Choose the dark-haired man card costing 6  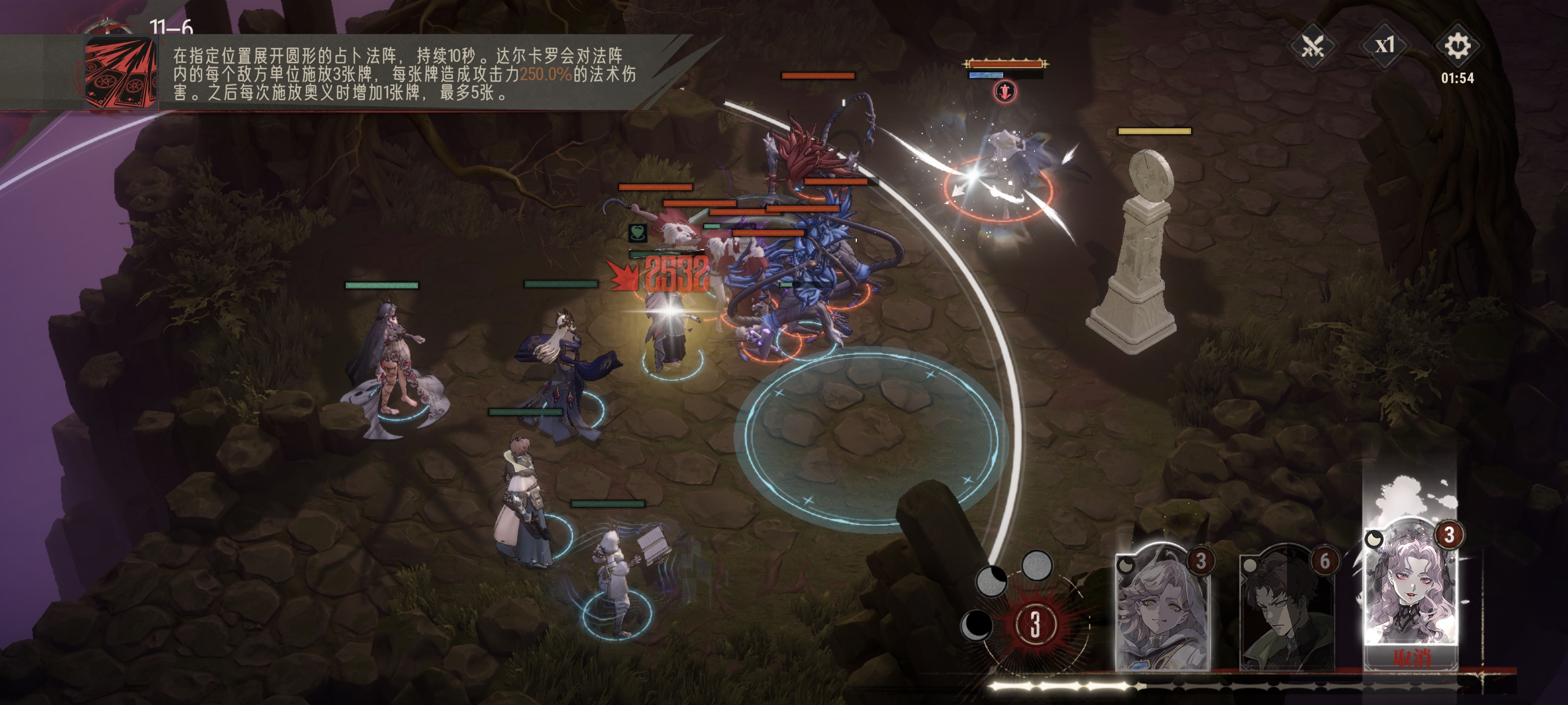click(1286, 608)
